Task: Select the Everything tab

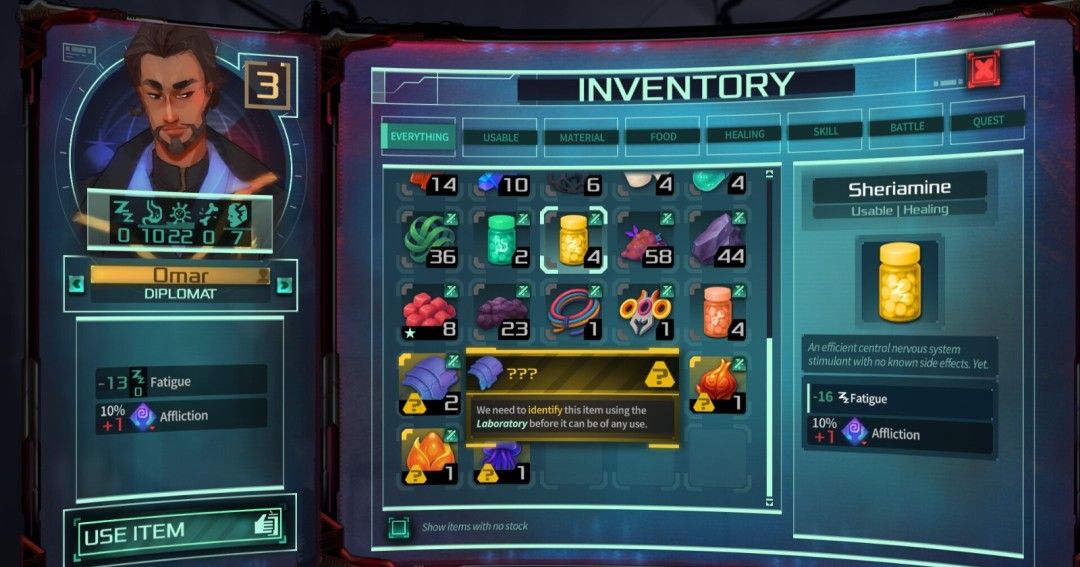Action: click(419, 137)
